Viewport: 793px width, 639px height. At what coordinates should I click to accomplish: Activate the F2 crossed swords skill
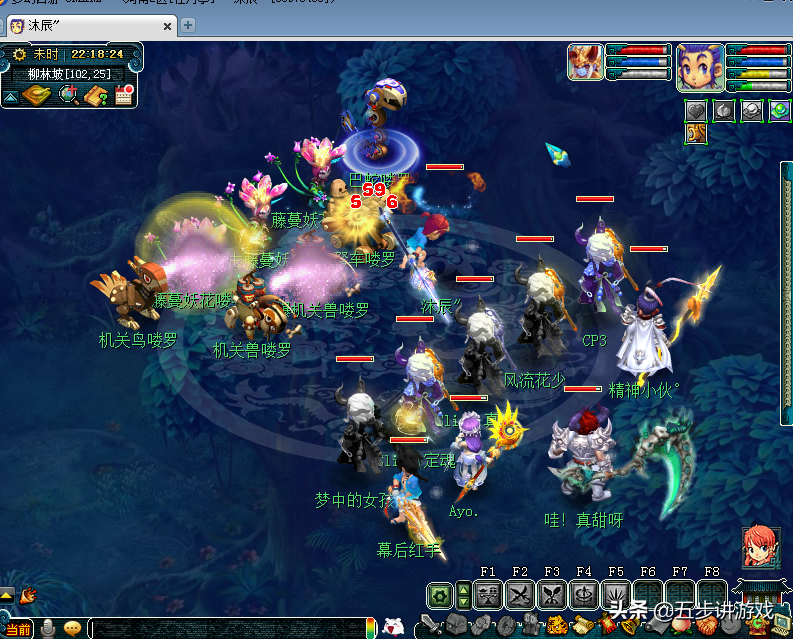[520, 596]
